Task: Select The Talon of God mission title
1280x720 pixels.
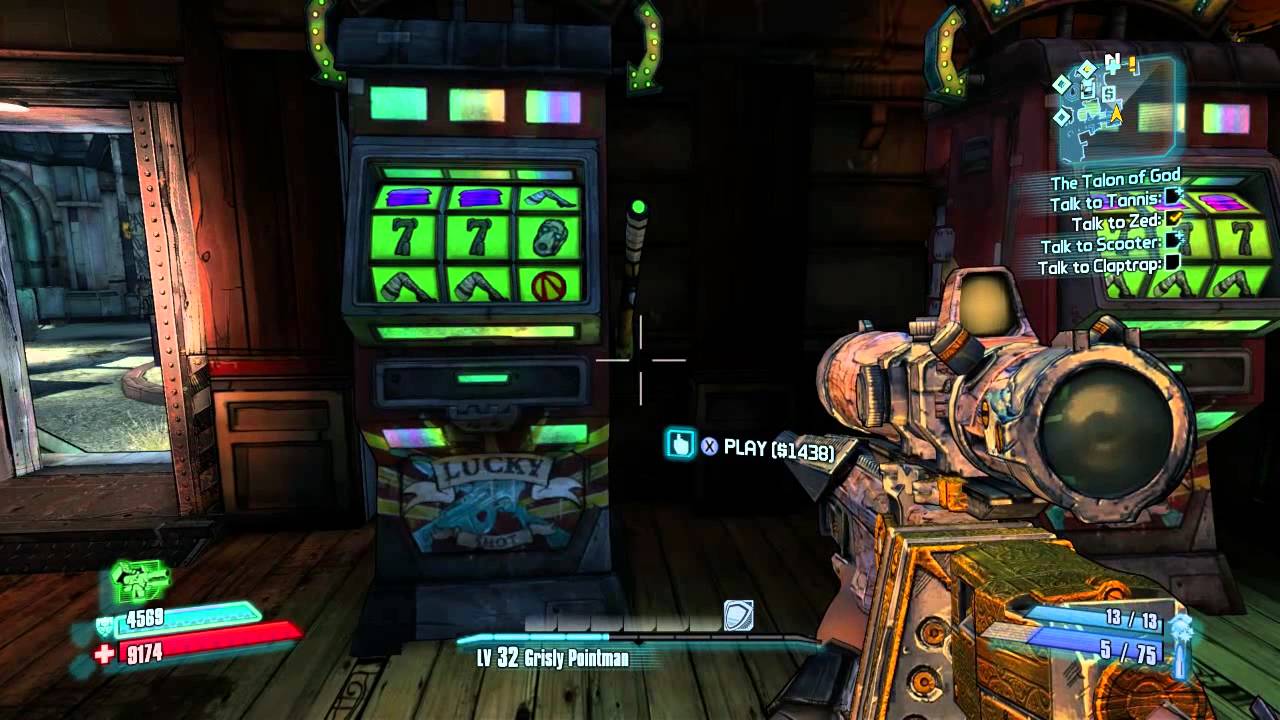Action: [x=1114, y=182]
